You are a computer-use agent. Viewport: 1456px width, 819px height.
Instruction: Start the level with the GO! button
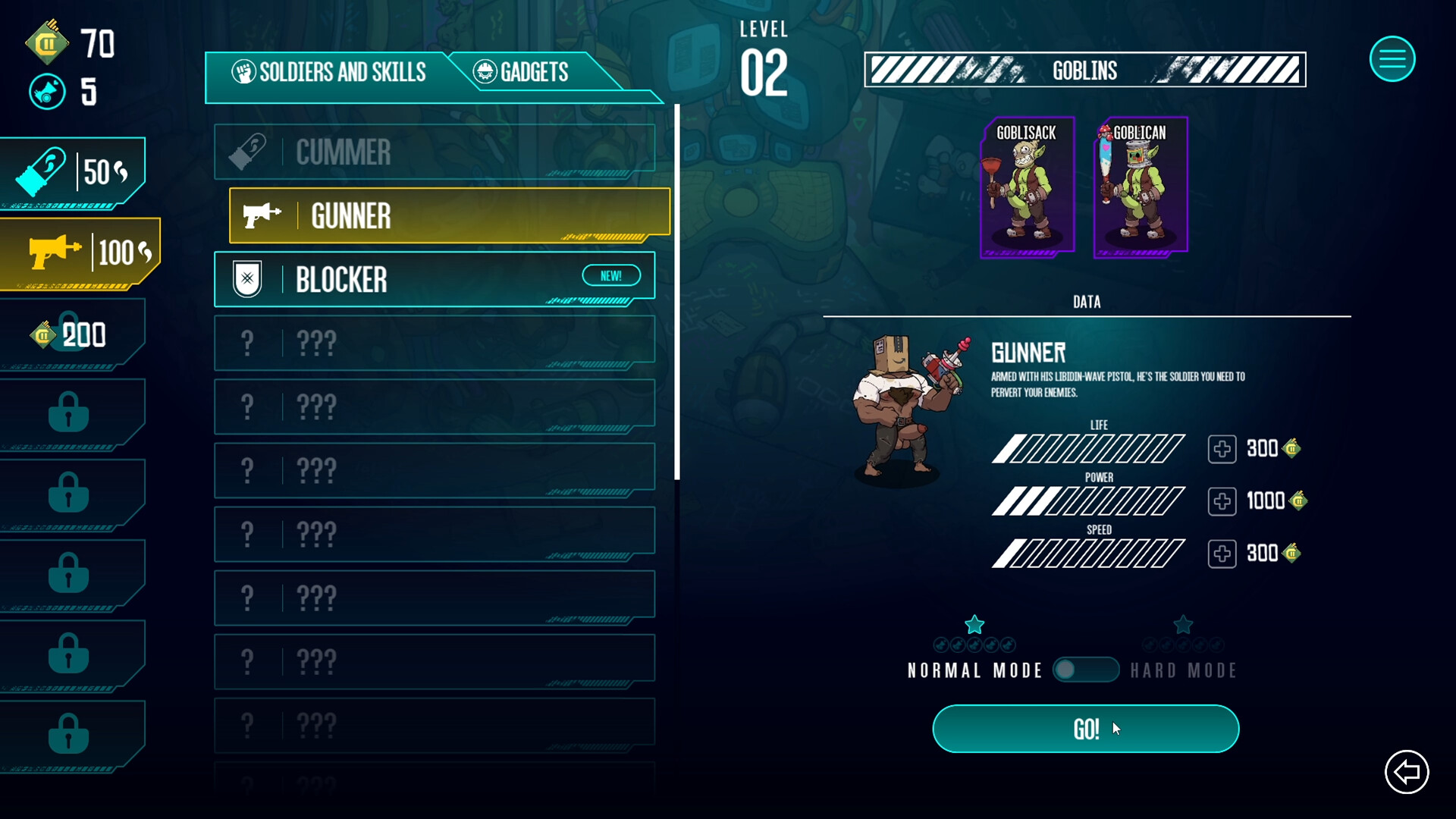coord(1085,729)
